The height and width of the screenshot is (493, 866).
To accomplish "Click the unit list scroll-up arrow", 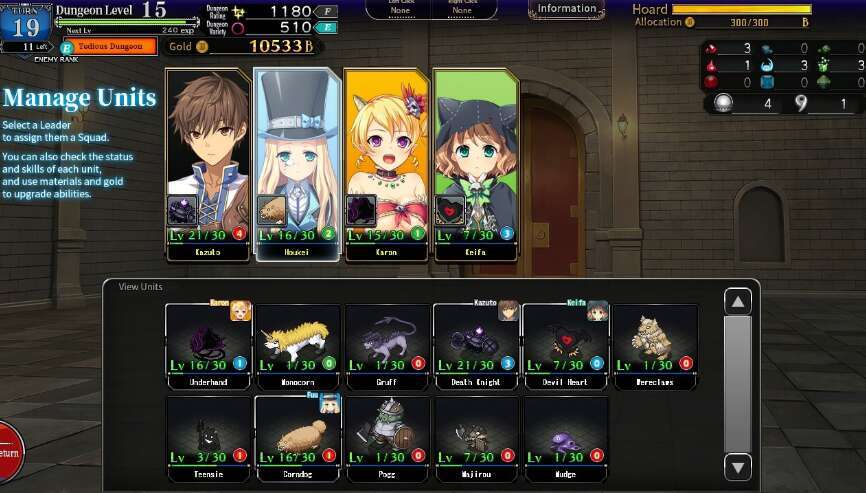I will (x=738, y=301).
